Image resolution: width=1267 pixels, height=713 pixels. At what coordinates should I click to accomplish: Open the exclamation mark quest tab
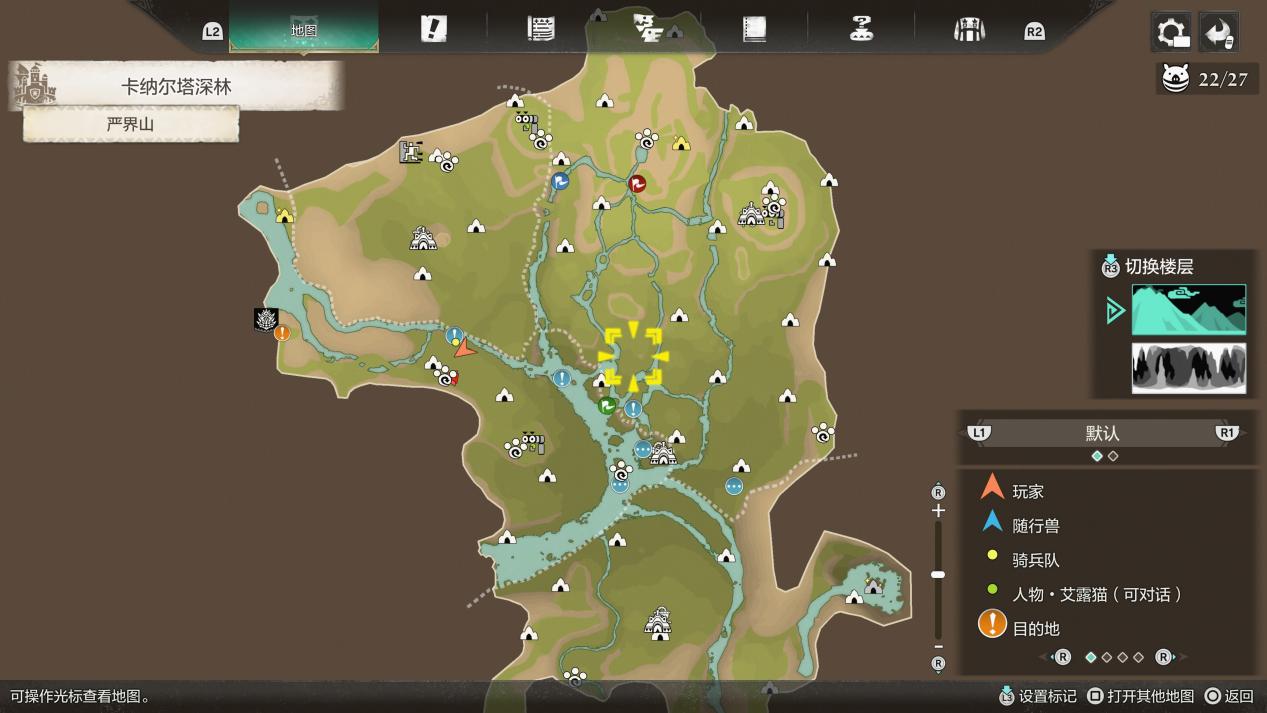coord(433,29)
